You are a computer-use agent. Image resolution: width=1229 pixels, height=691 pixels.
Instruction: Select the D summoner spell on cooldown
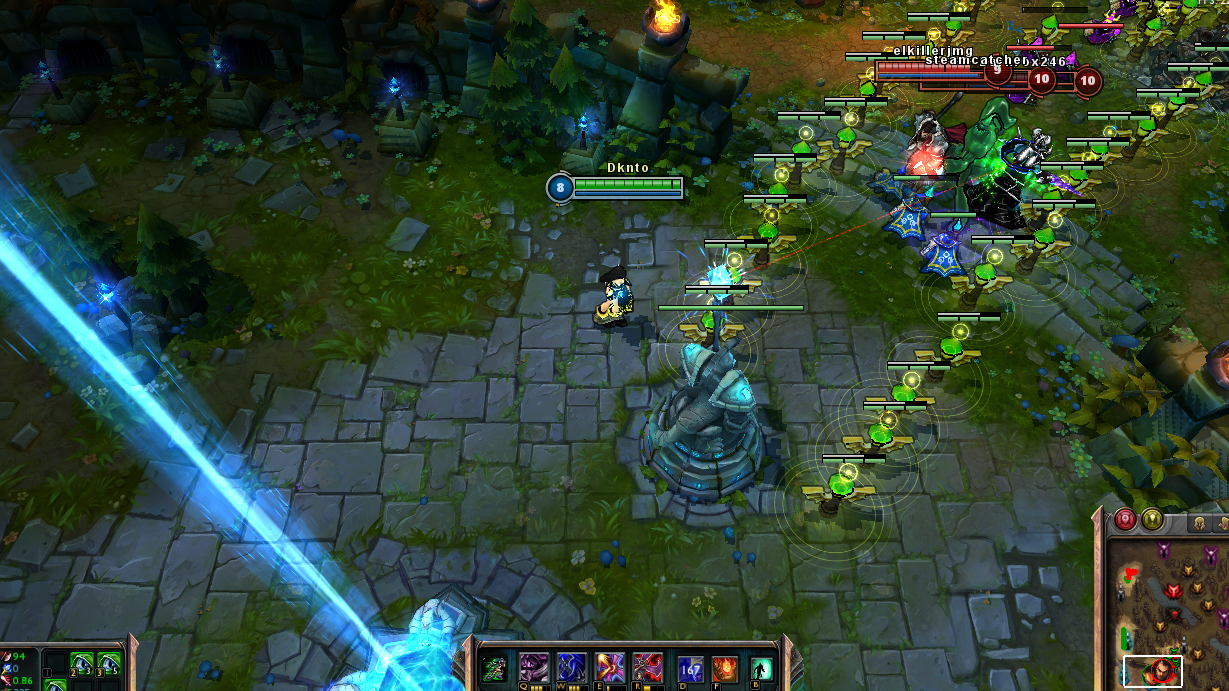click(690, 669)
